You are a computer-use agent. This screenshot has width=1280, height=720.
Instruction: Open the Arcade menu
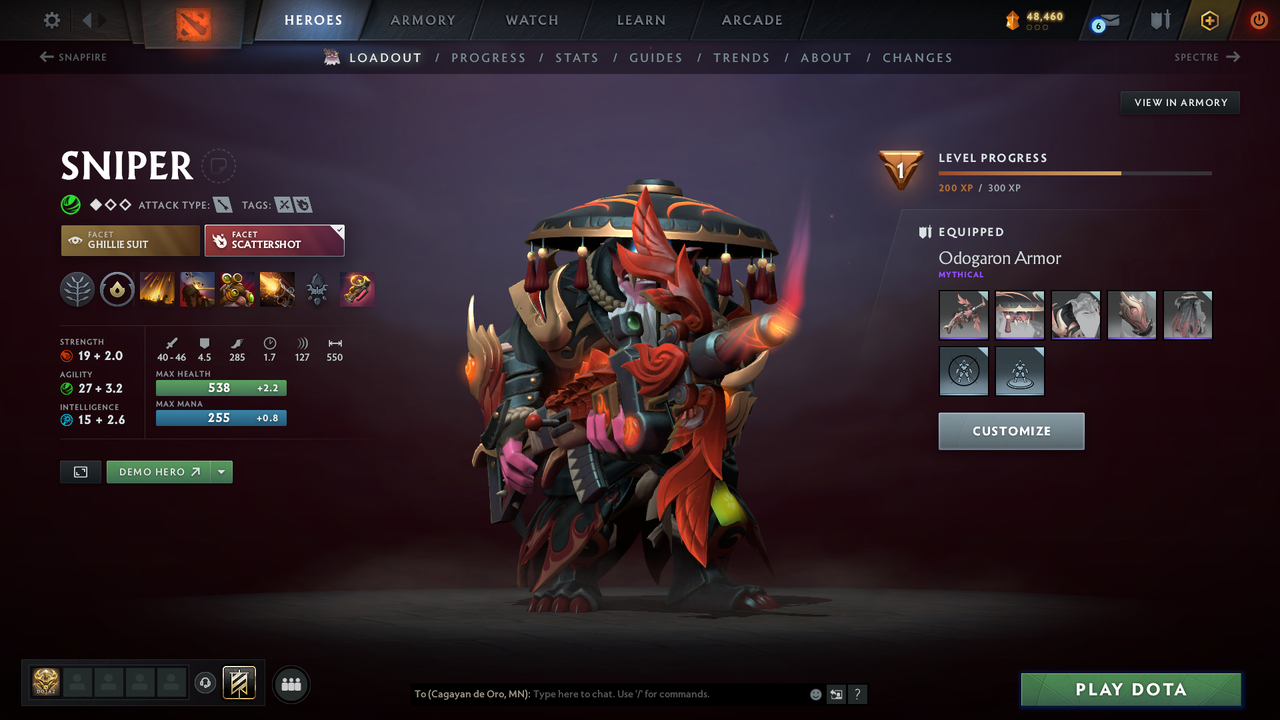pyautogui.click(x=751, y=19)
